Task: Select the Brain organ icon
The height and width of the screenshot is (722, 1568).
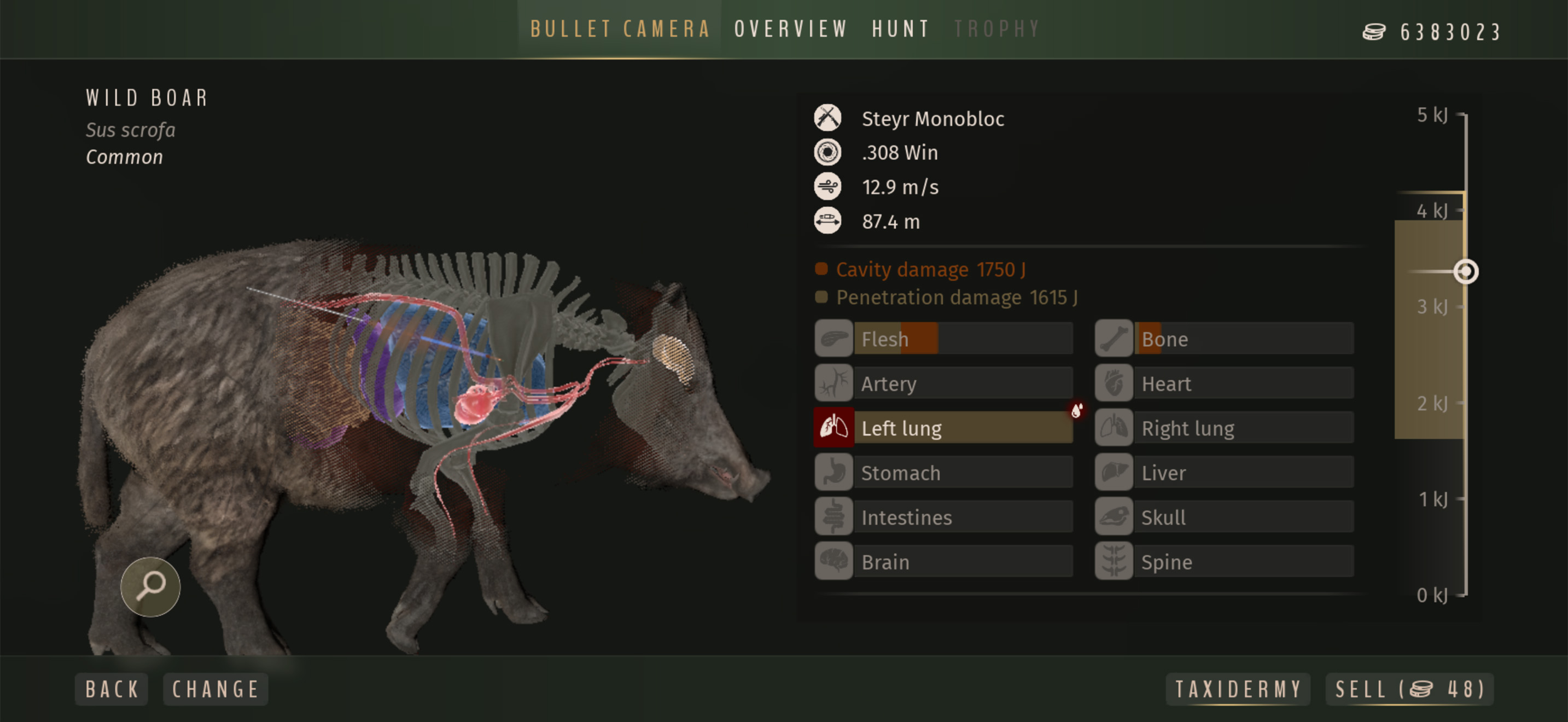Action: [x=833, y=561]
